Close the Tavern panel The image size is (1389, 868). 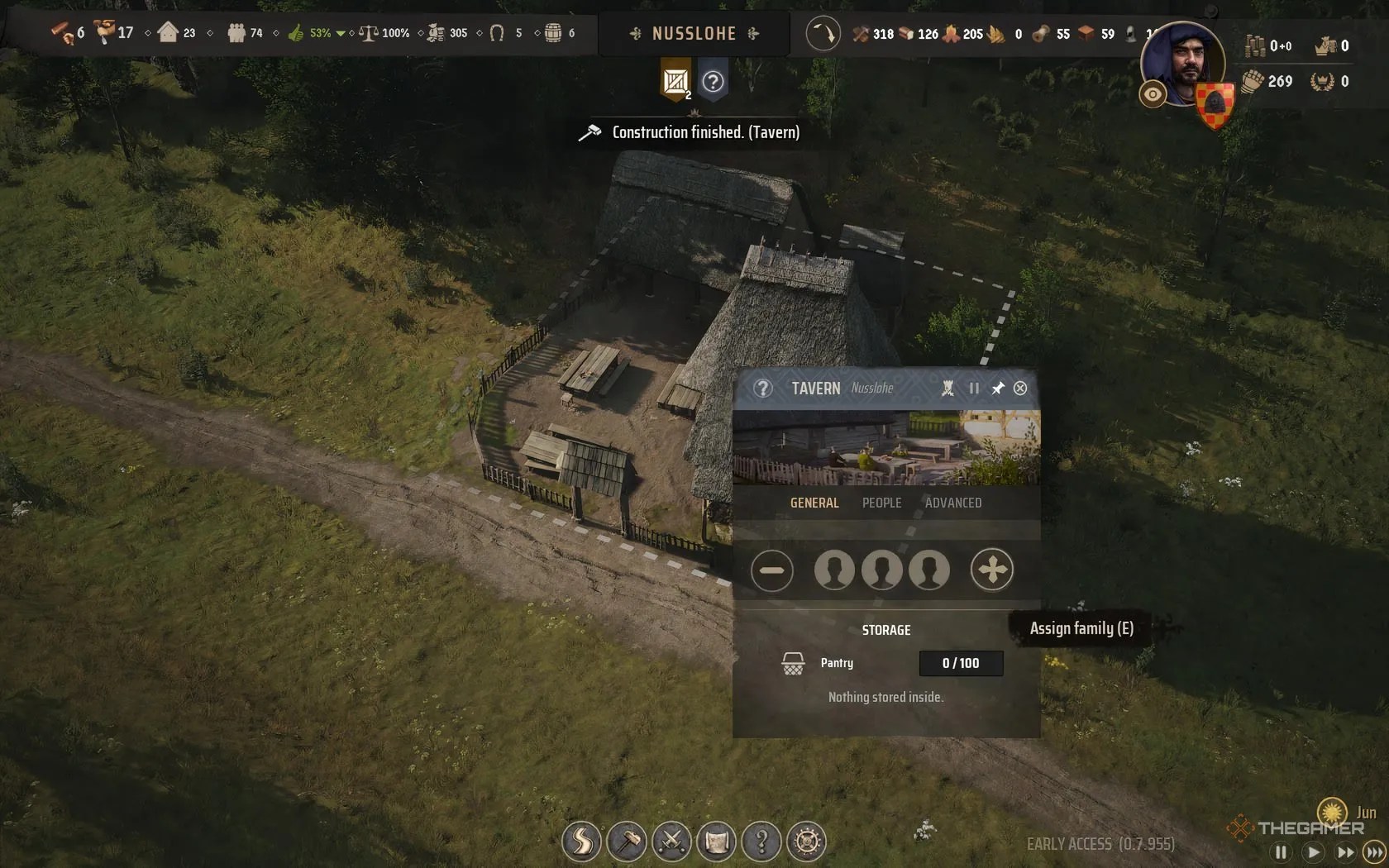click(1020, 388)
